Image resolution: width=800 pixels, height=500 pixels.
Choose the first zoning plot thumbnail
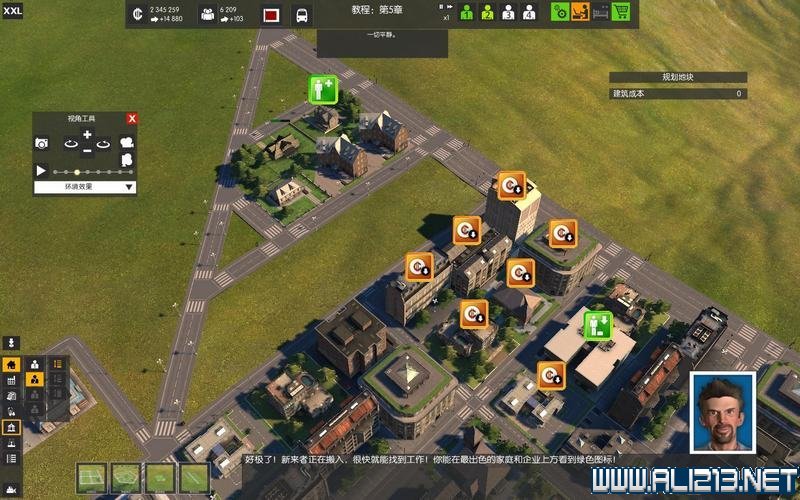pyautogui.click(x=92, y=478)
